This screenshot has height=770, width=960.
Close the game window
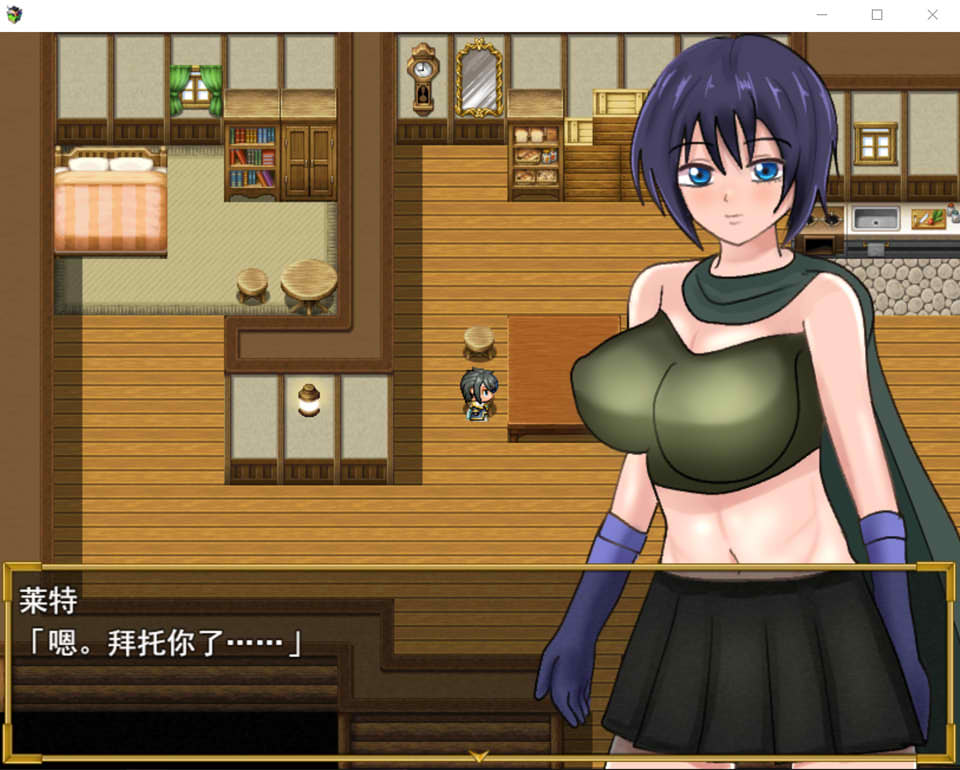[x=932, y=15]
